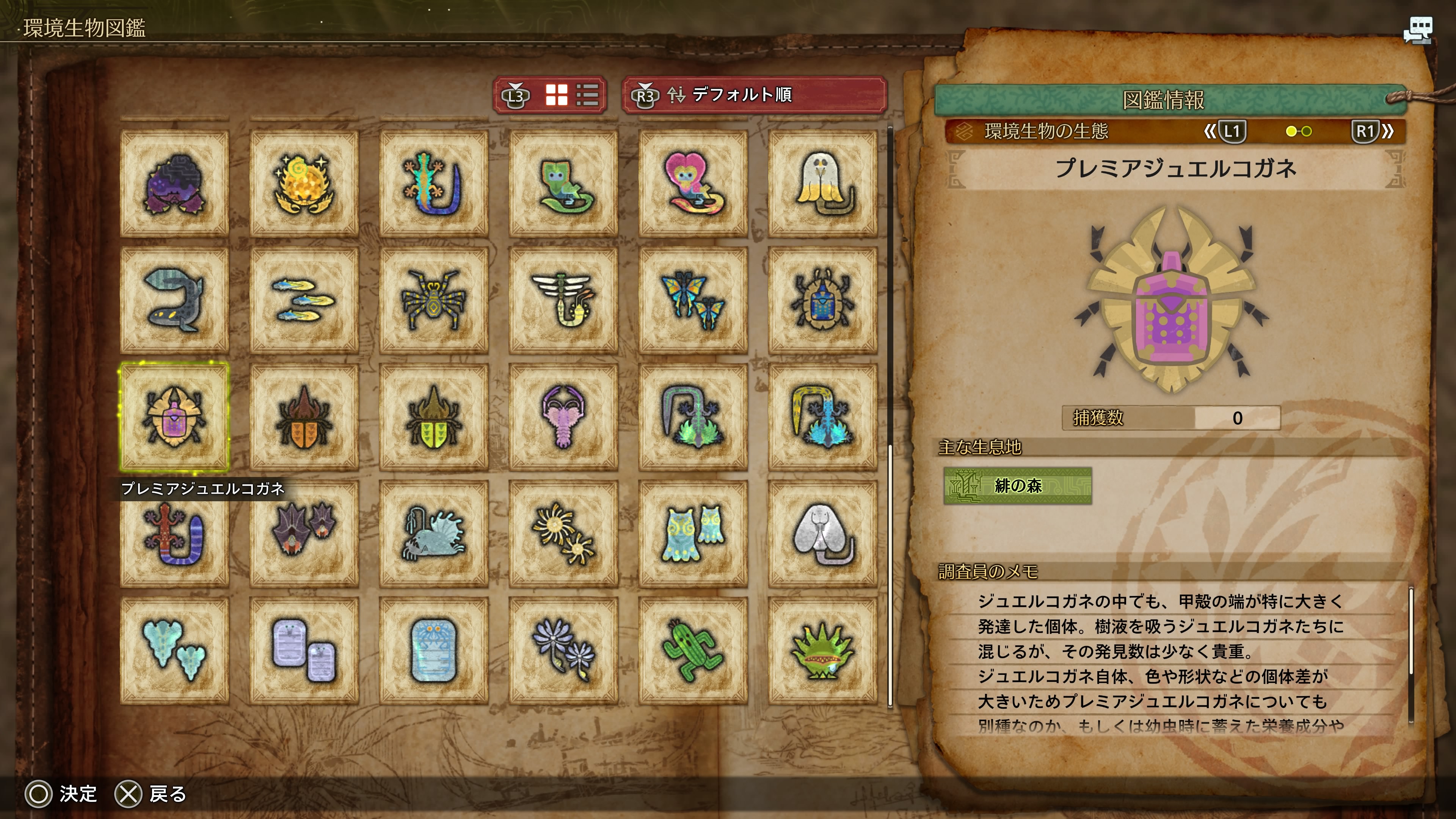Select the yellow striped spider entry

[433, 300]
